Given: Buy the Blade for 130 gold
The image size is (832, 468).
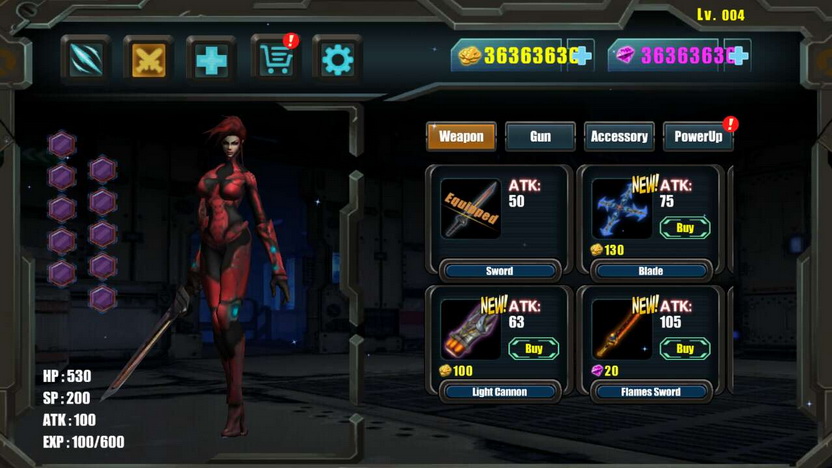Looking at the screenshot, I should click(685, 228).
